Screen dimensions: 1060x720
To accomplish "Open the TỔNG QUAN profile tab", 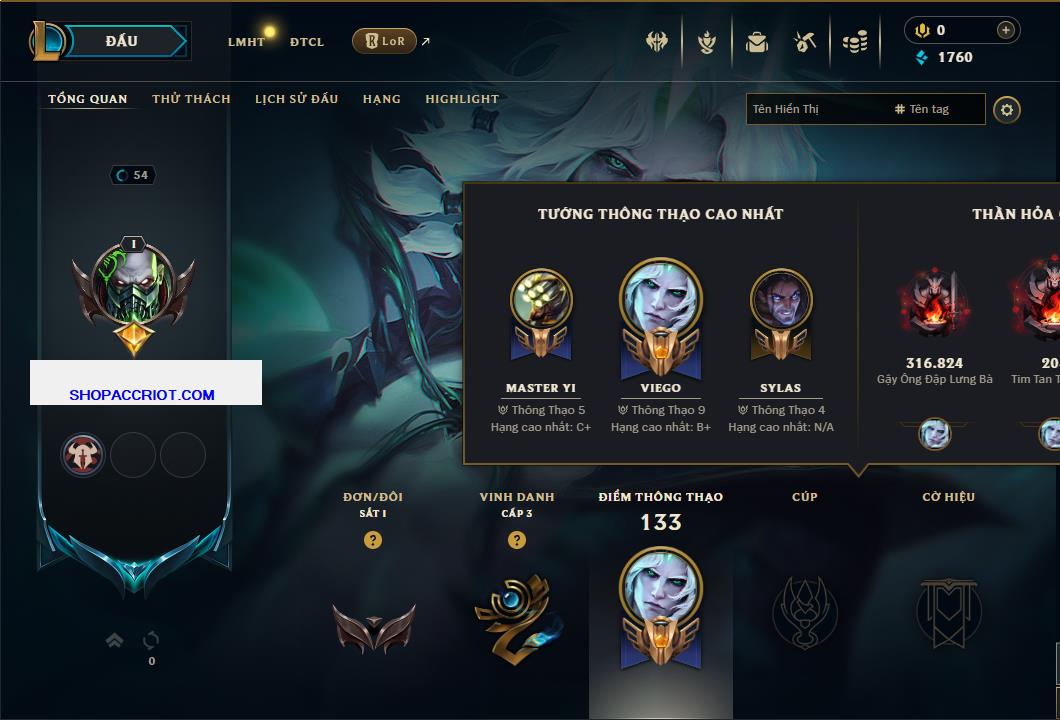I will pyautogui.click(x=88, y=99).
